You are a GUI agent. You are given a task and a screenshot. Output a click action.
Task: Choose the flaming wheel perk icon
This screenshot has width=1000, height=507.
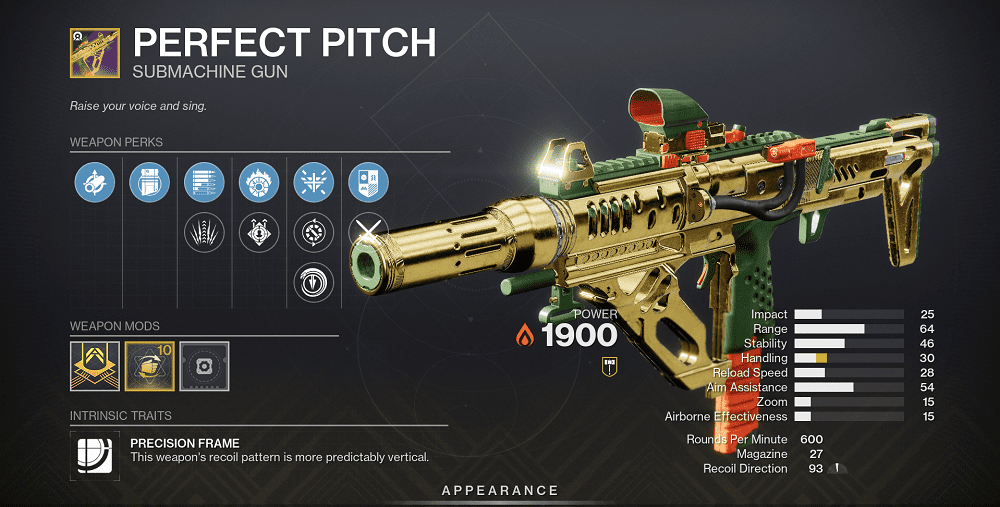point(259,182)
